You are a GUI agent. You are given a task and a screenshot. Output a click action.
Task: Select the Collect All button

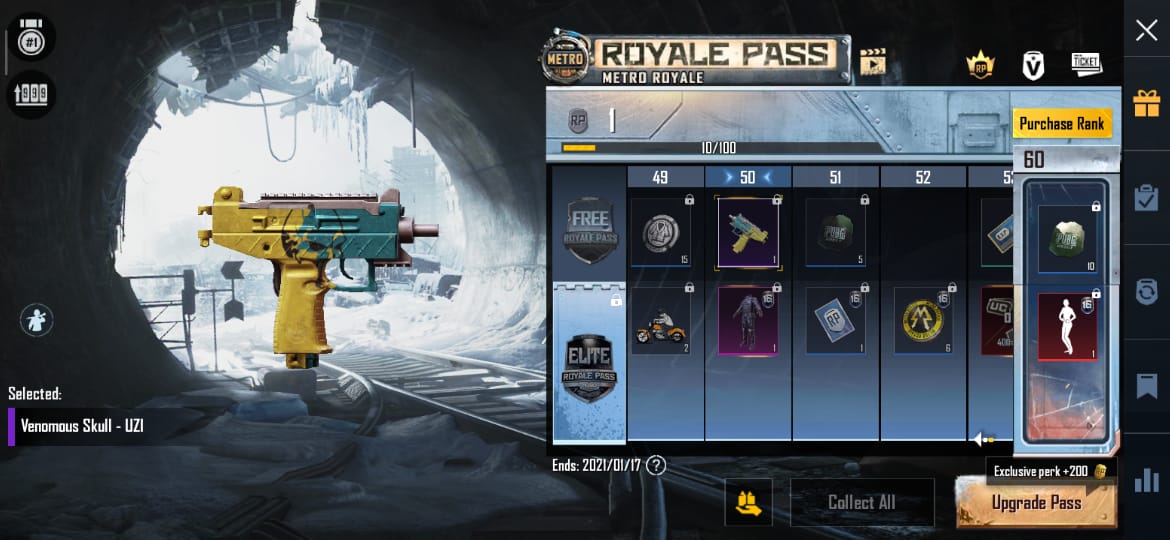point(861,502)
